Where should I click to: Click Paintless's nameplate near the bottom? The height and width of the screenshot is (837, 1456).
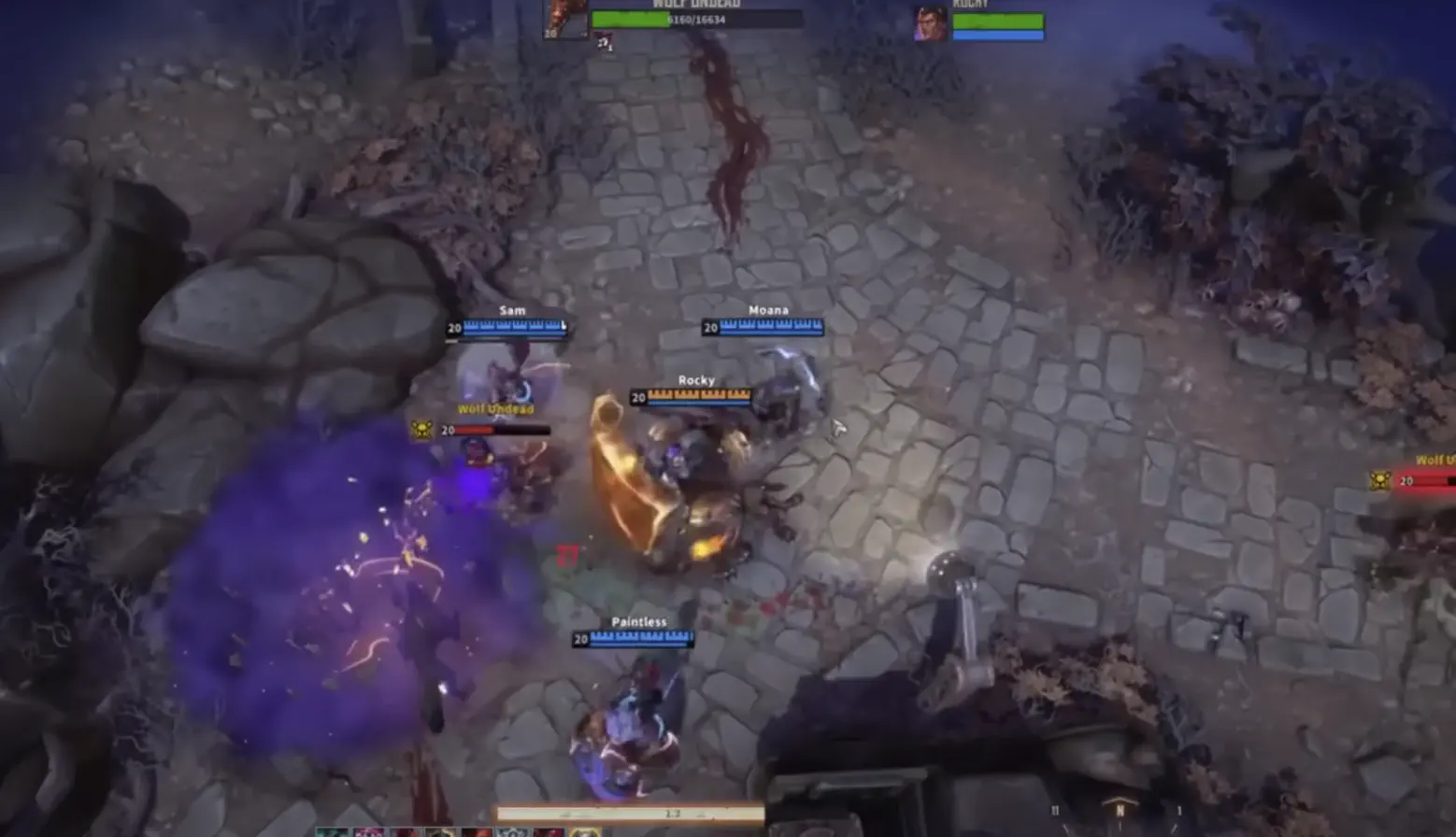point(638,620)
